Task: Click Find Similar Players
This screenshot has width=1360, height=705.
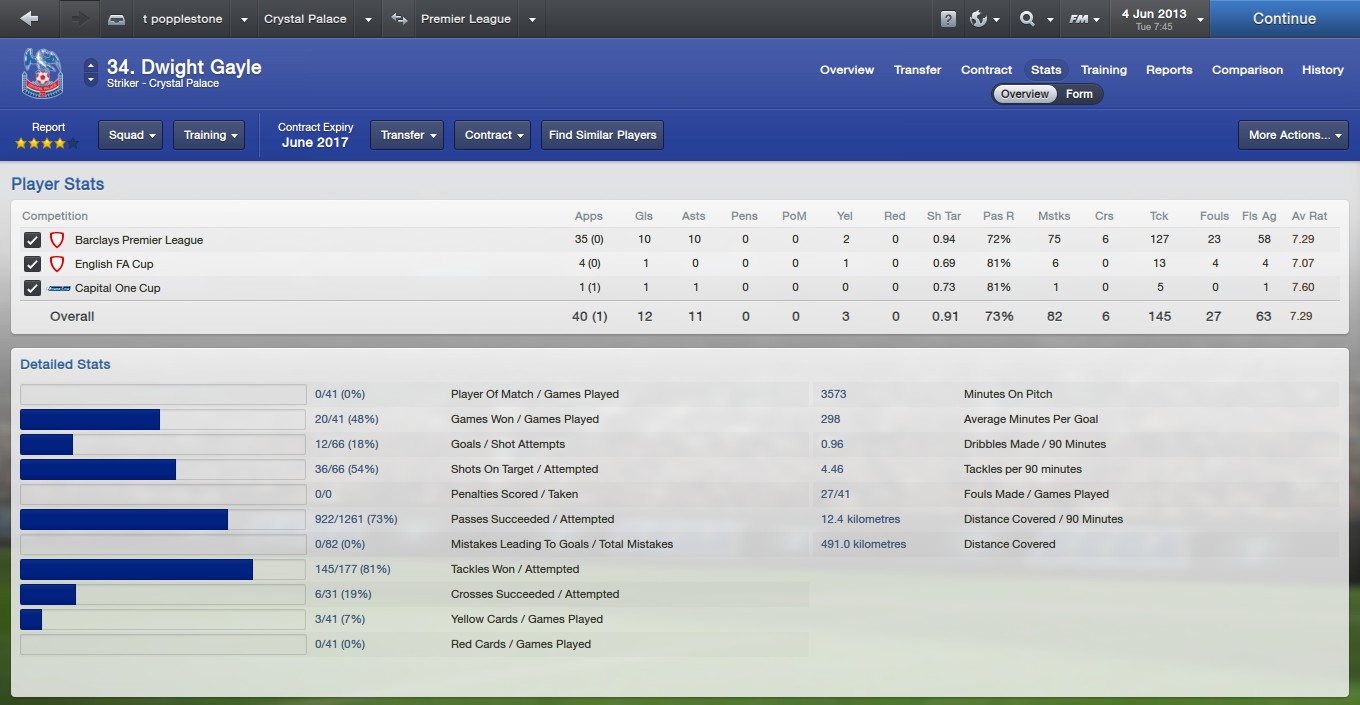Action: [602, 135]
